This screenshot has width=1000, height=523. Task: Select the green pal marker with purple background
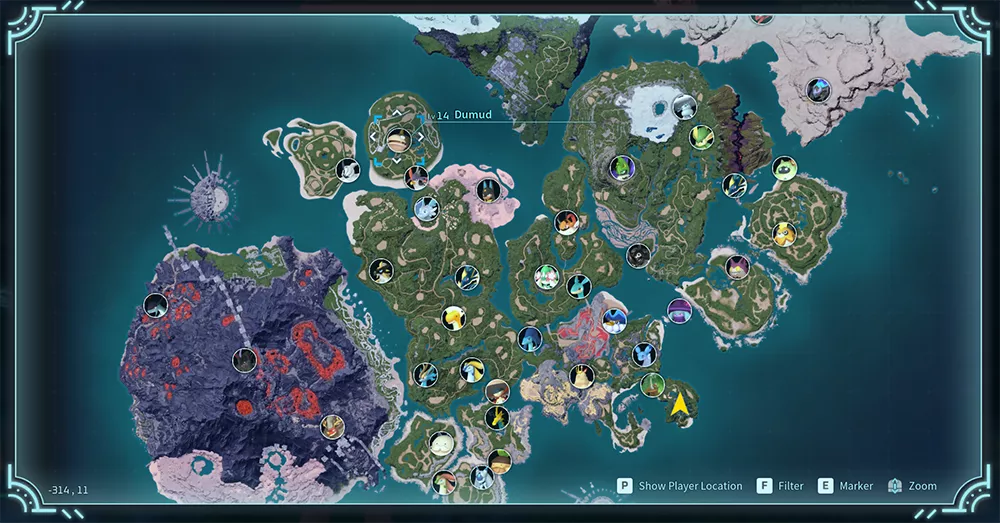[x=622, y=166]
